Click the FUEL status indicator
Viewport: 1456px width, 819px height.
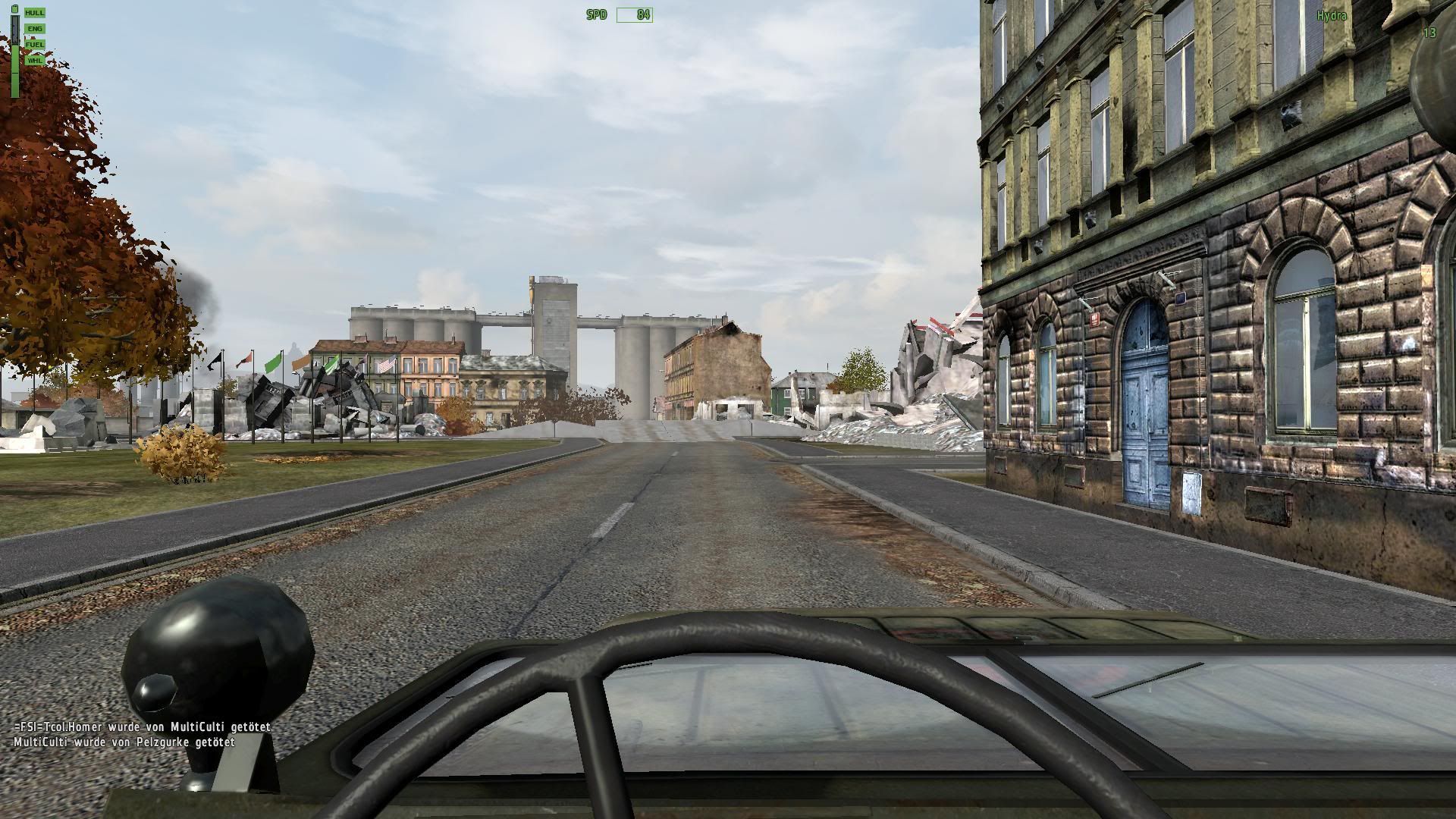click(35, 45)
